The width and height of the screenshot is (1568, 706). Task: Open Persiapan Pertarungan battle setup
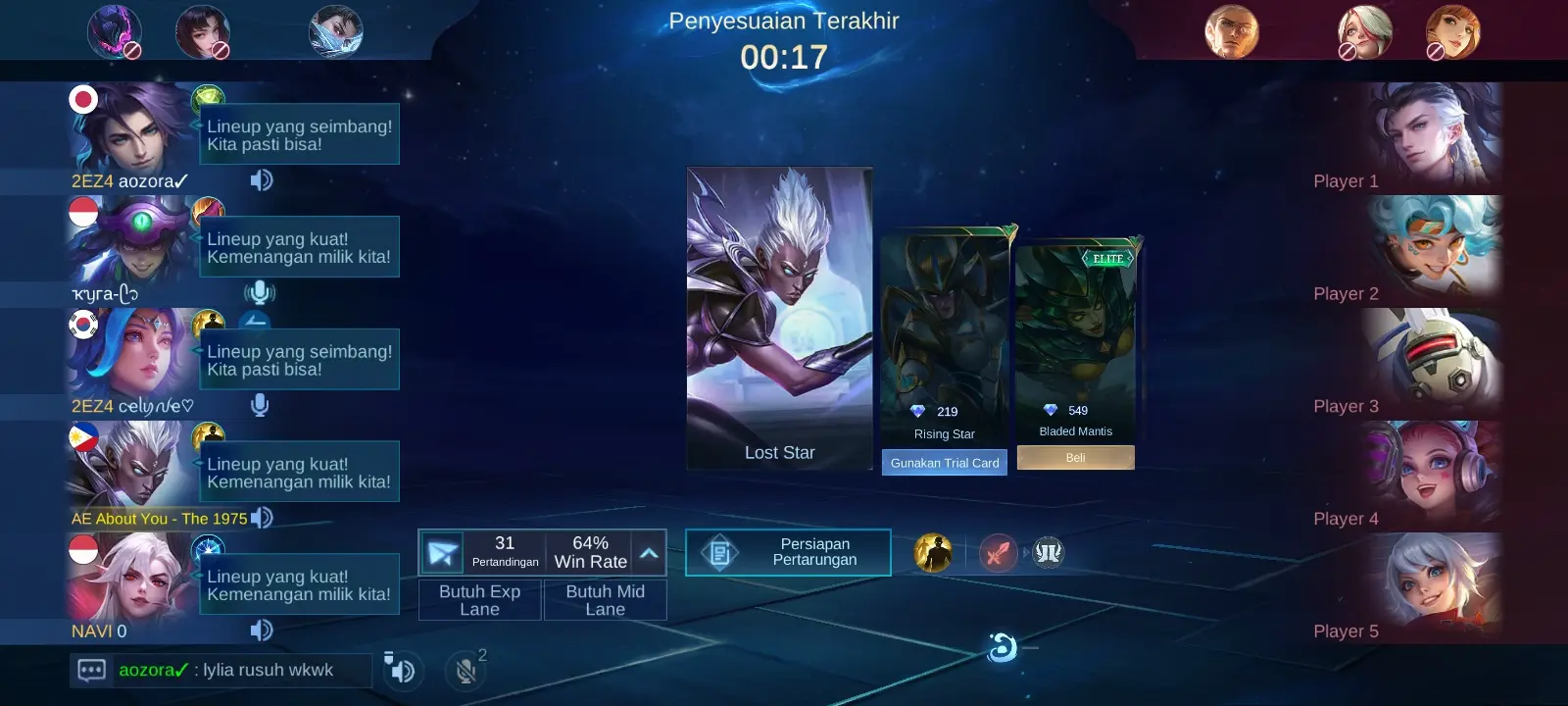pyautogui.click(x=788, y=552)
